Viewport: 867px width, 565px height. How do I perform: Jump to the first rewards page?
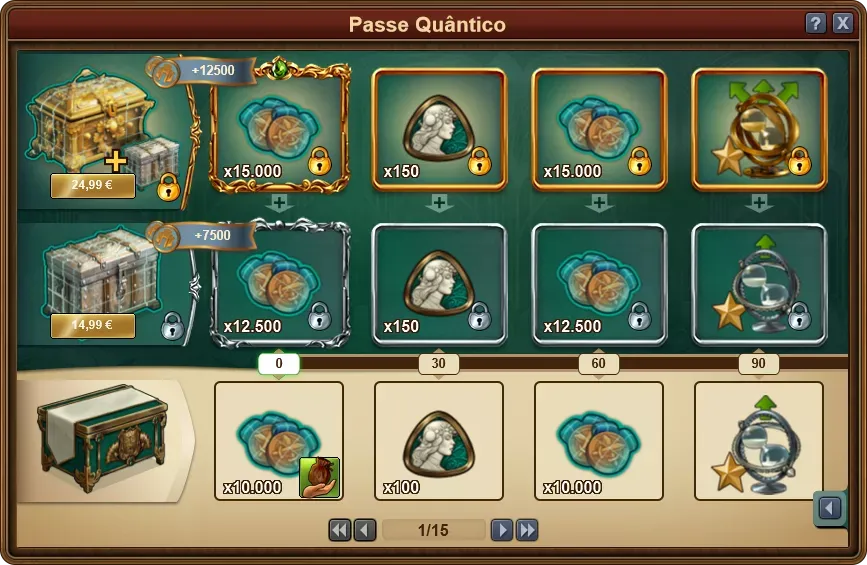click(340, 530)
